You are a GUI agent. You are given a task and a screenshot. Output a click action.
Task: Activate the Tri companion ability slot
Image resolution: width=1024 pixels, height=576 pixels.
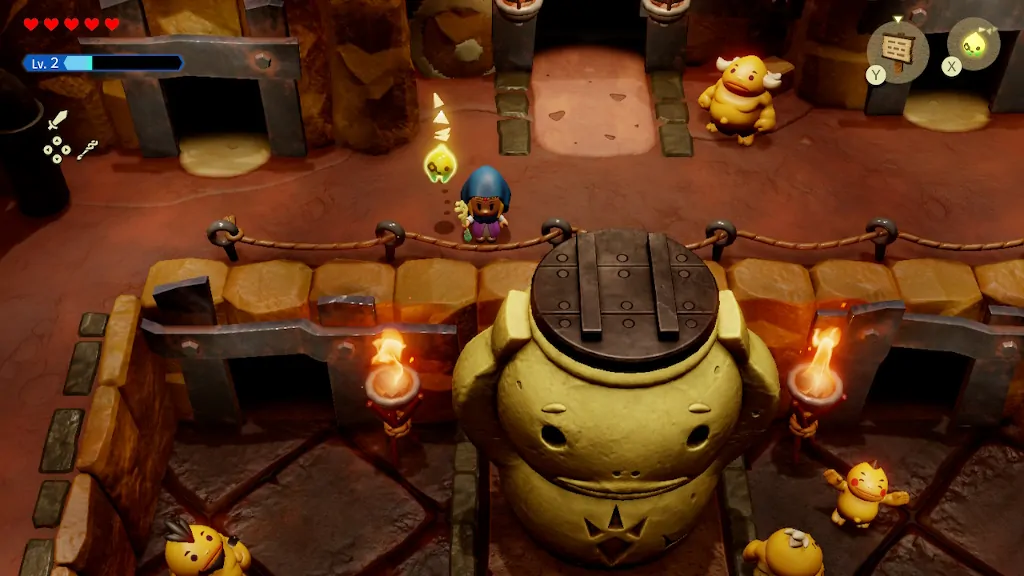972,44
